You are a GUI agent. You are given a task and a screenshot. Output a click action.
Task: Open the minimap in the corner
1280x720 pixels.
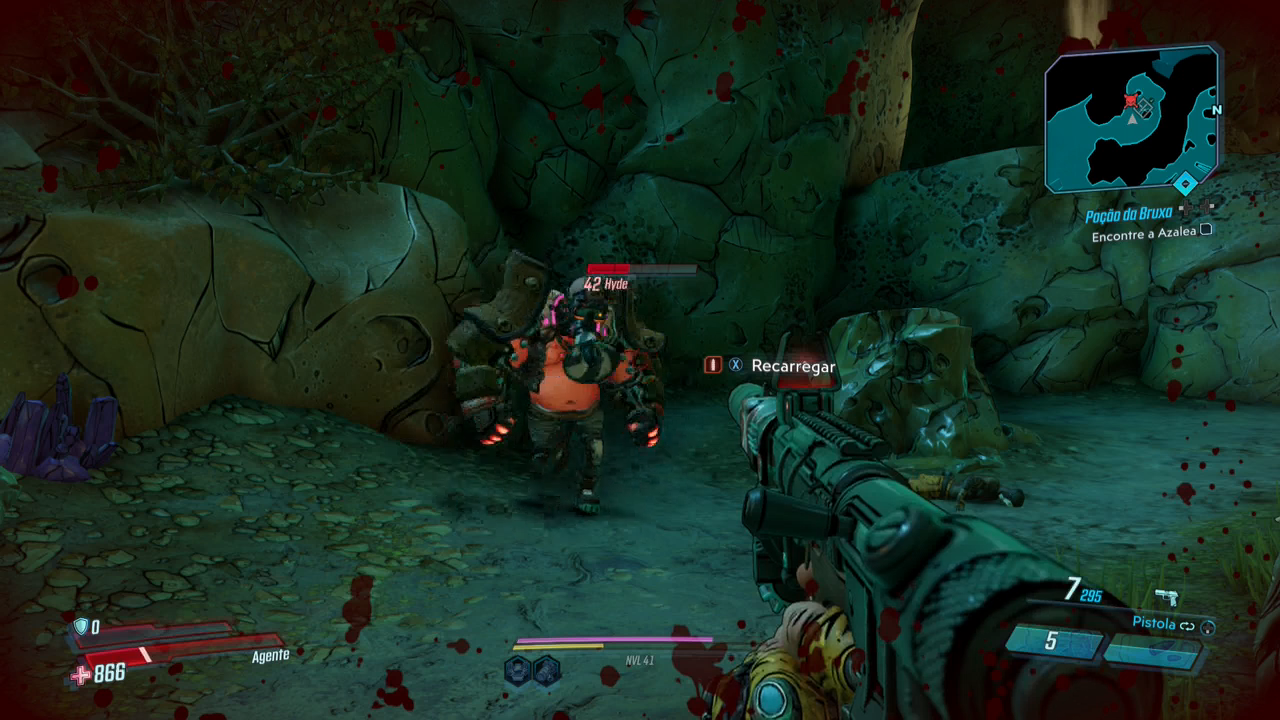pyautogui.click(x=1132, y=119)
